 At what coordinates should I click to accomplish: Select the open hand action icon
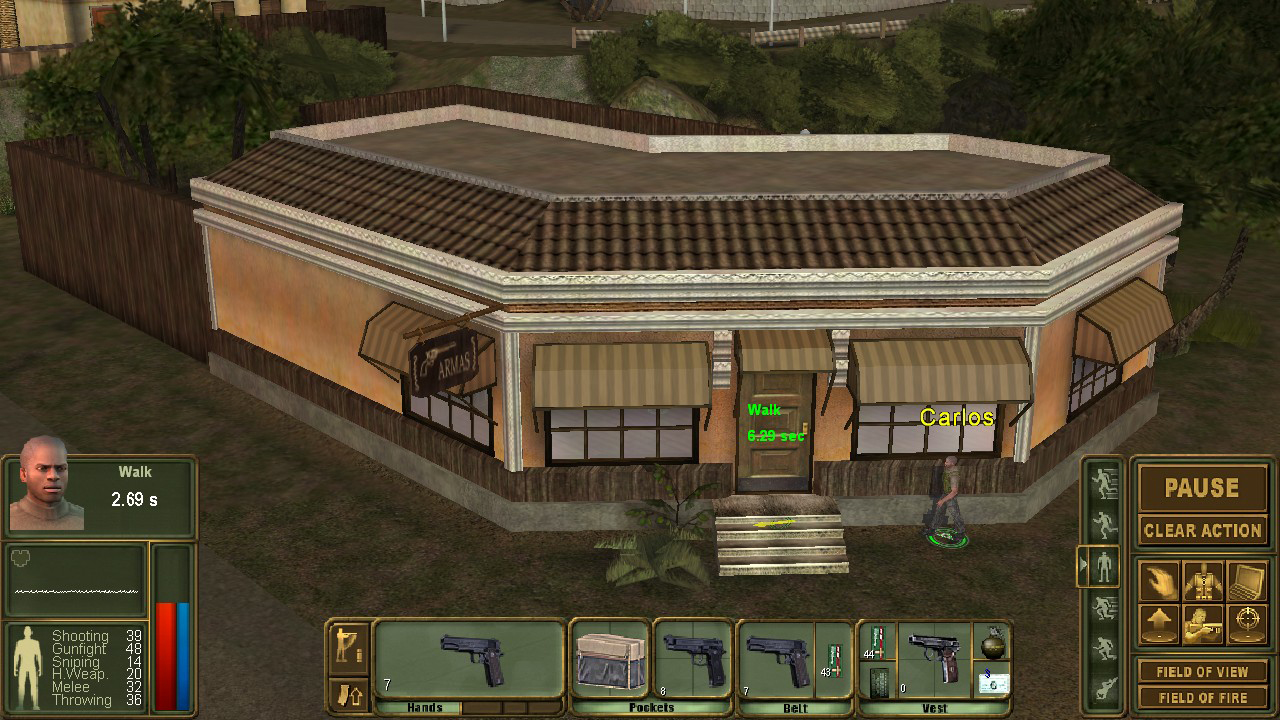[1160, 580]
